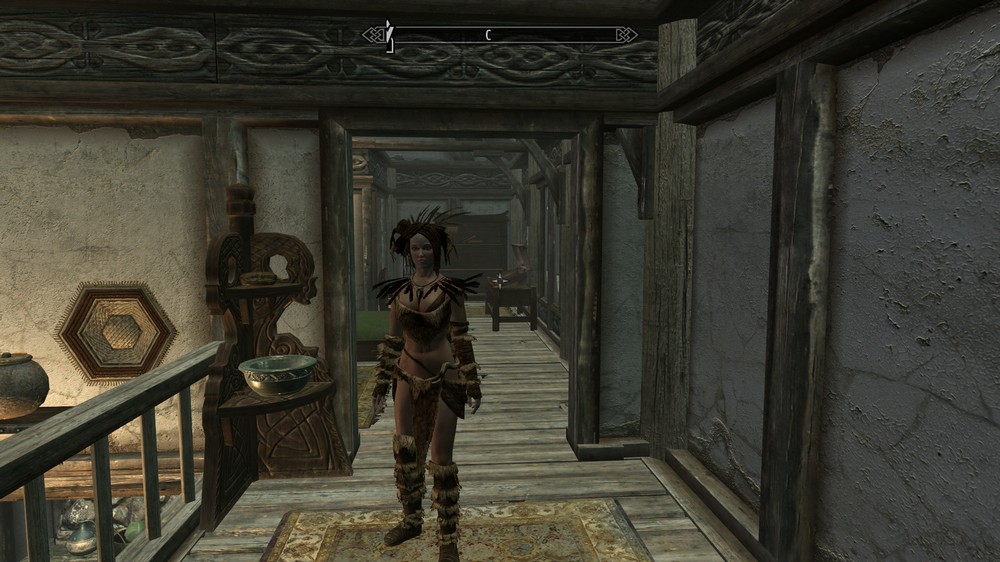
Task: Click the compass bar heading indicator
Action: coord(488,35)
